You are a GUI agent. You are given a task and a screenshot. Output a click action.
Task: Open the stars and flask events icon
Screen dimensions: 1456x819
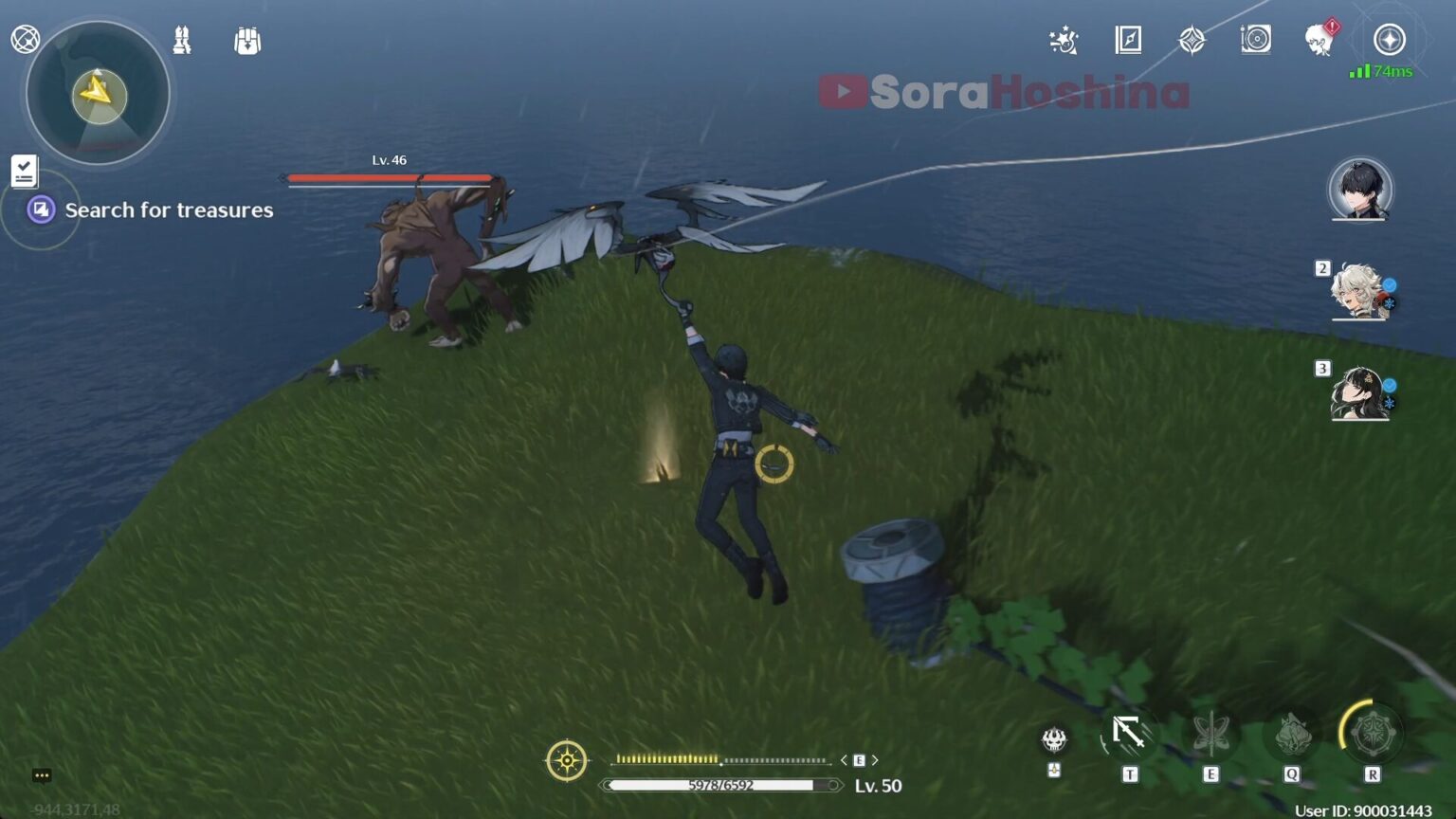coord(1064,40)
